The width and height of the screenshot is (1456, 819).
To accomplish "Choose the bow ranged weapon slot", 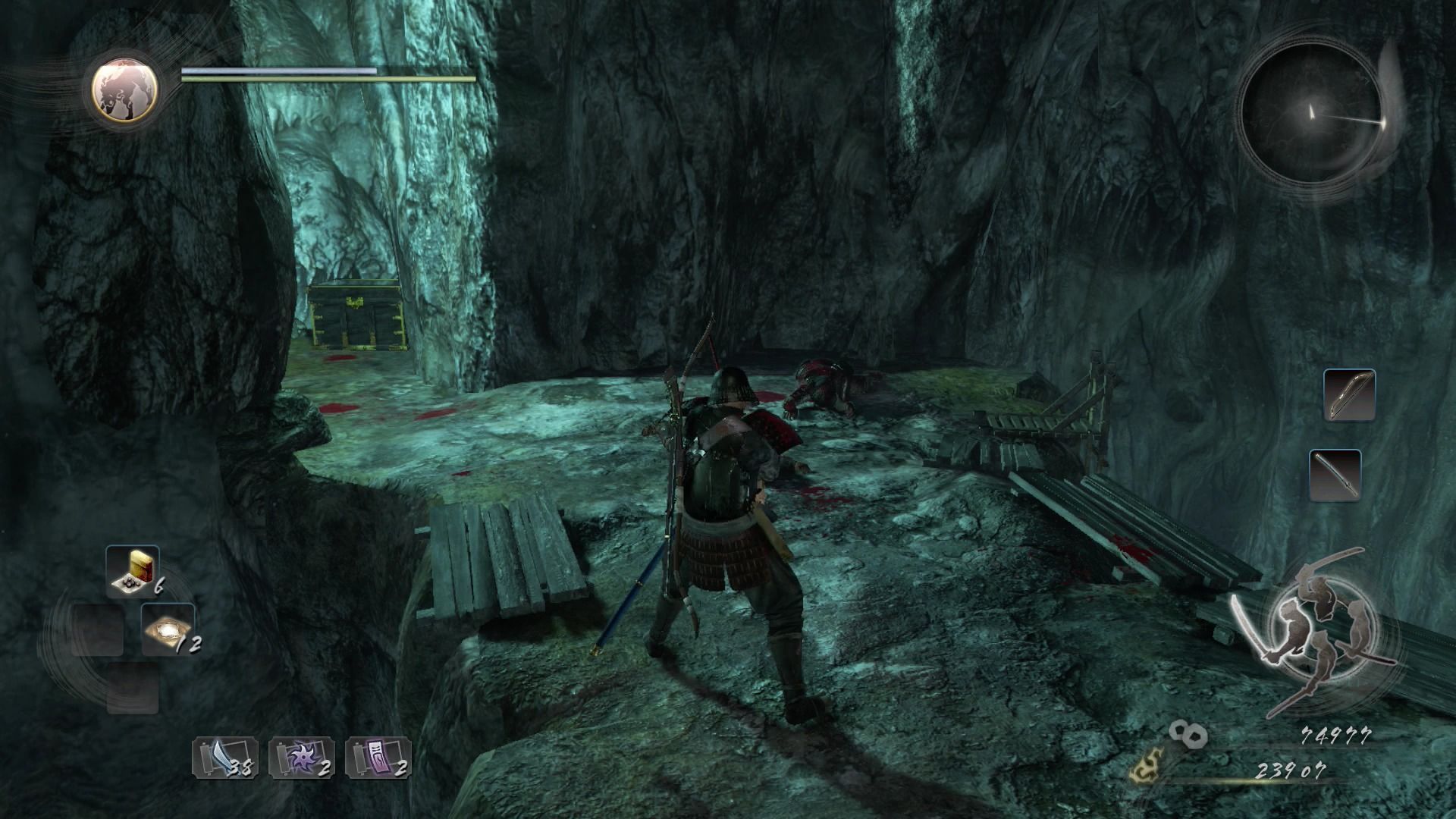I will point(1349,395).
